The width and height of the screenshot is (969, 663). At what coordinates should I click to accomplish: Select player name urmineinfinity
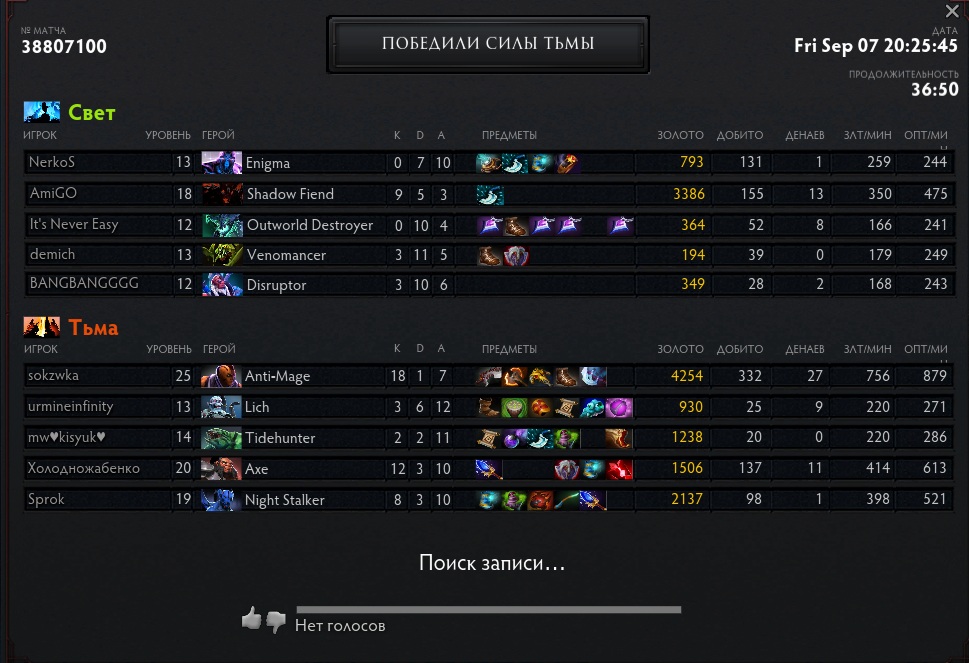(x=71, y=407)
